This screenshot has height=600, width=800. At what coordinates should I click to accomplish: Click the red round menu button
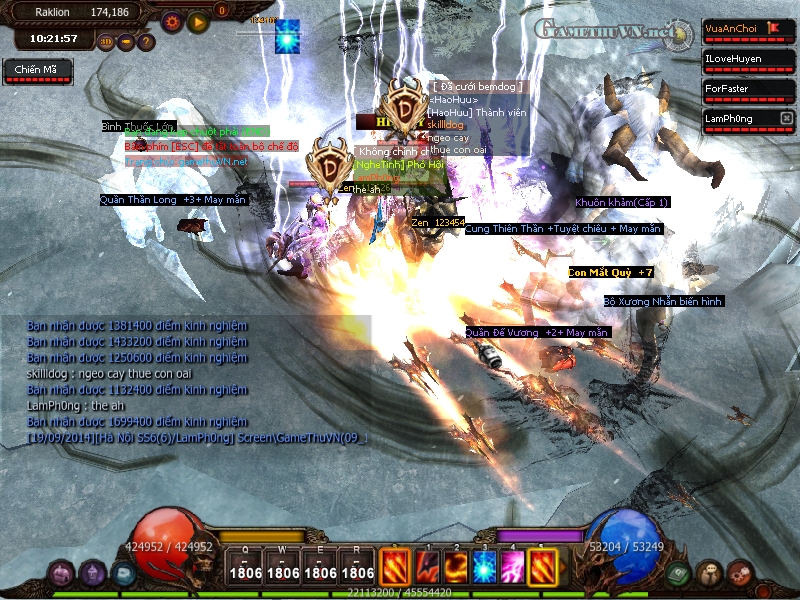pyautogui.click(x=740, y=573)
